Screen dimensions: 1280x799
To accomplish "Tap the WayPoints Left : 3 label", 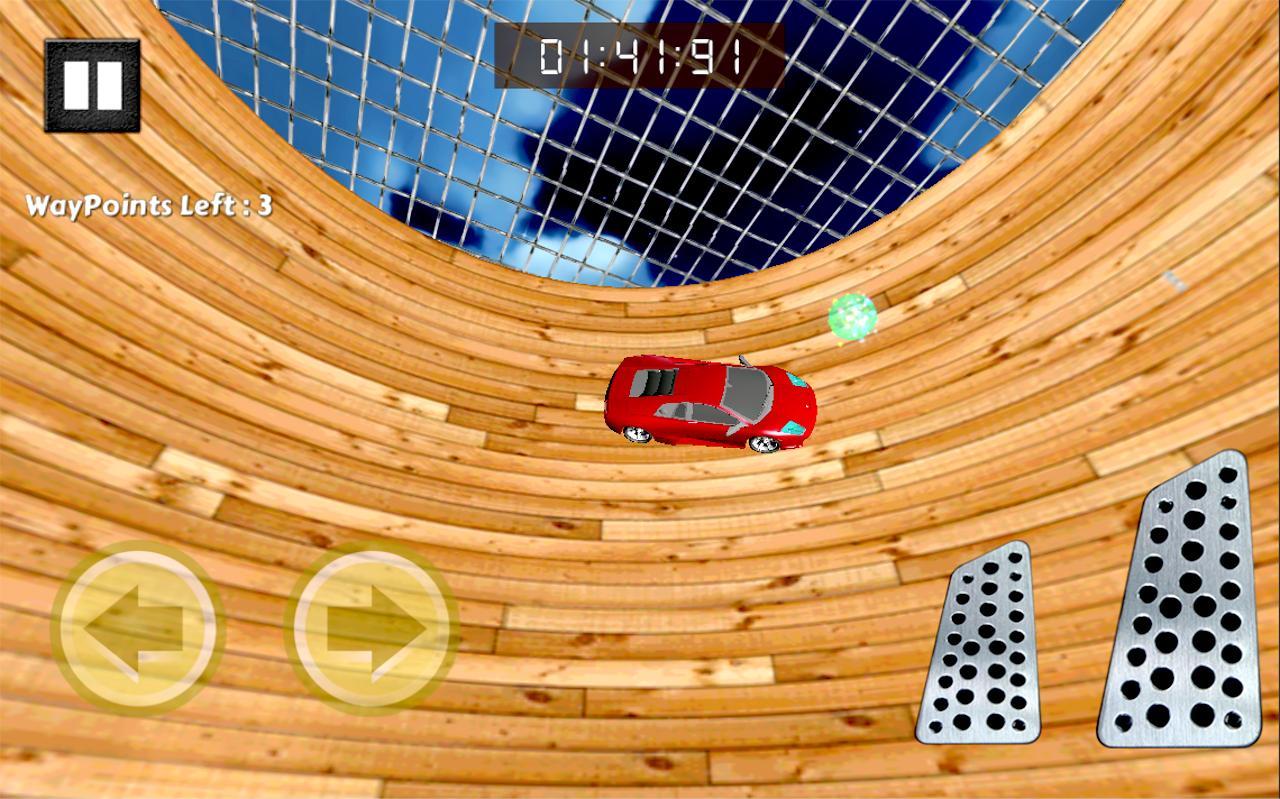I will [x=150, y=205].
